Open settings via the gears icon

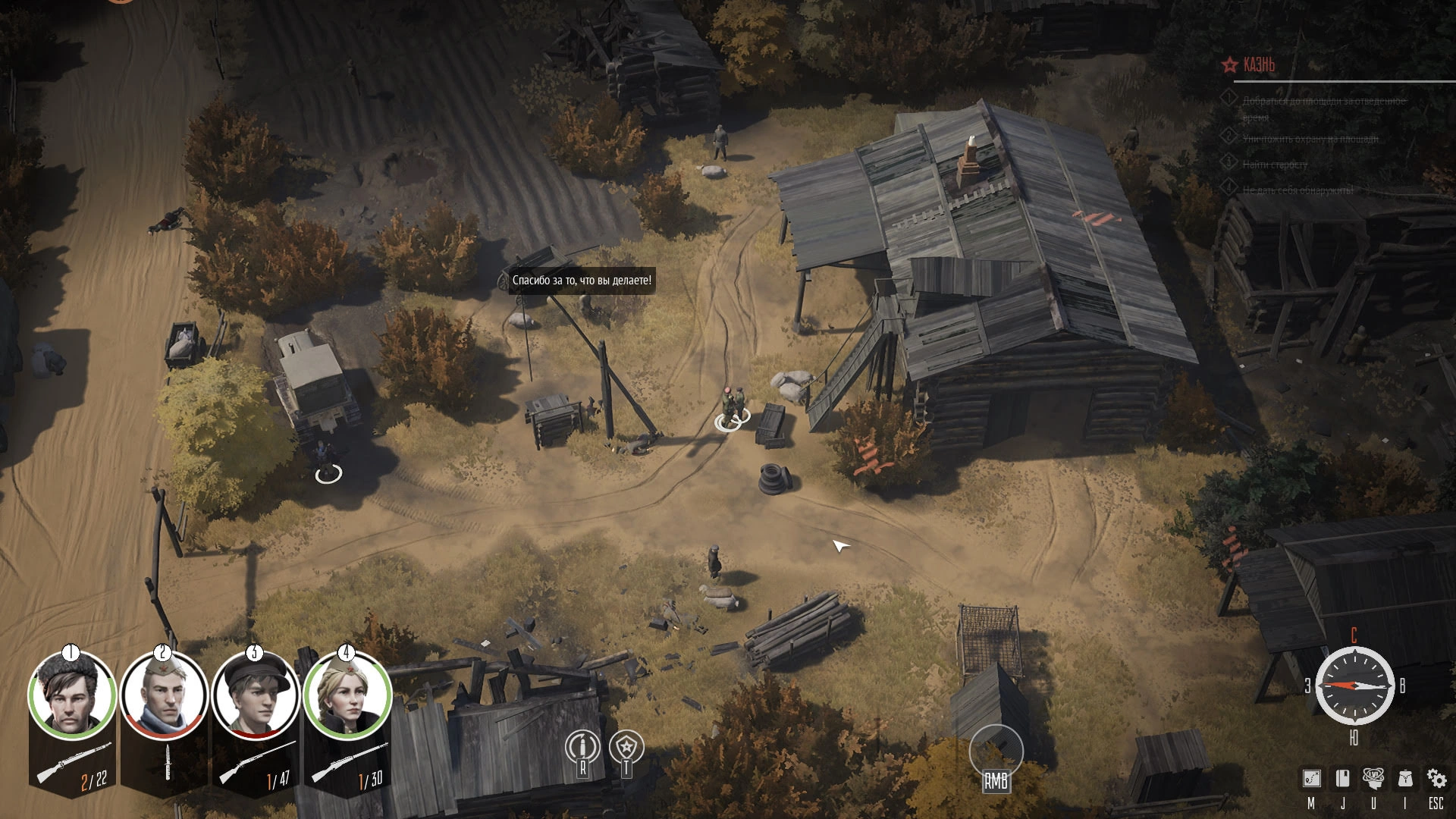[x=1436, y=779]
